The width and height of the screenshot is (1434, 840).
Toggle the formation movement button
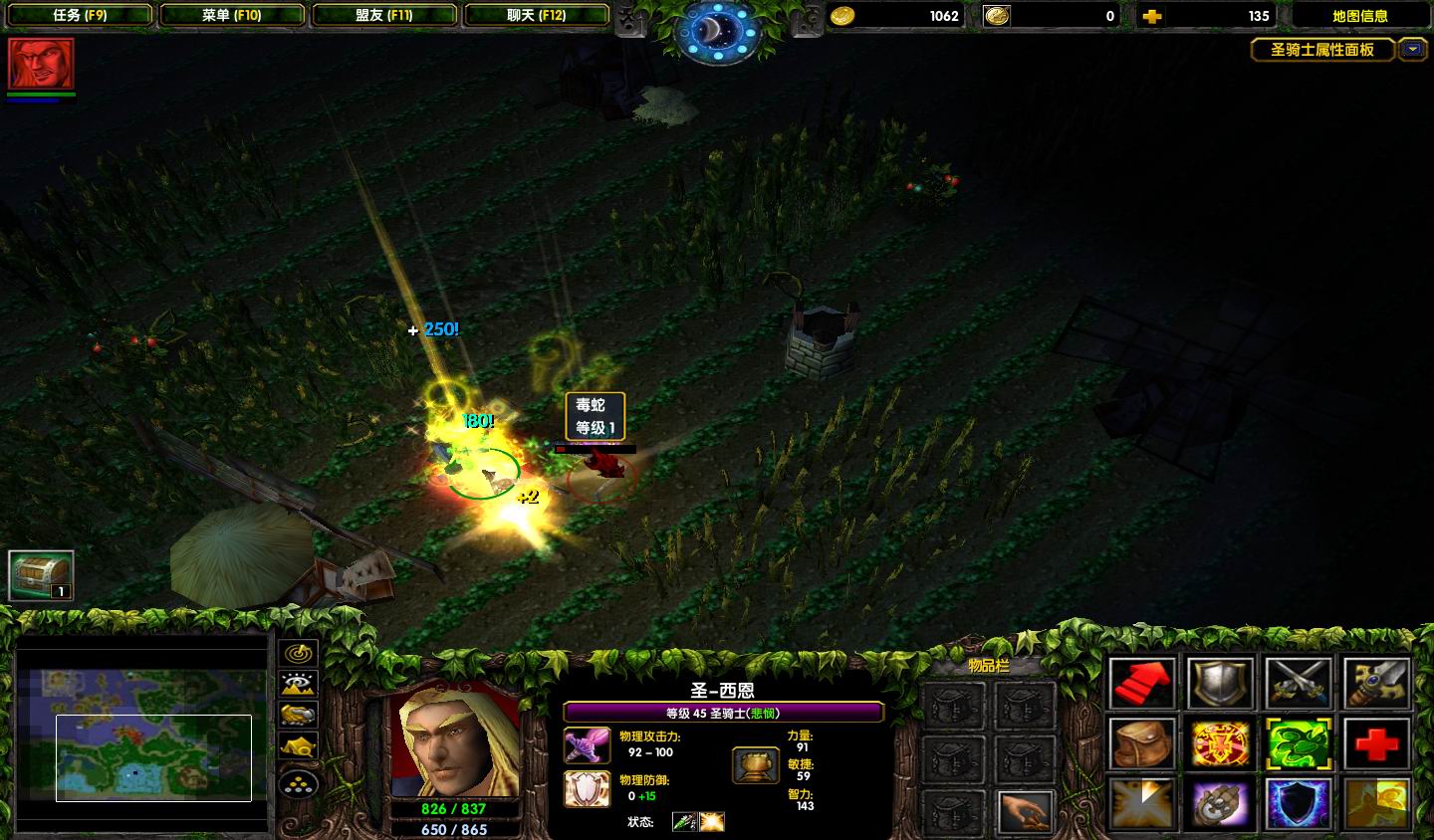coord(296,783)
